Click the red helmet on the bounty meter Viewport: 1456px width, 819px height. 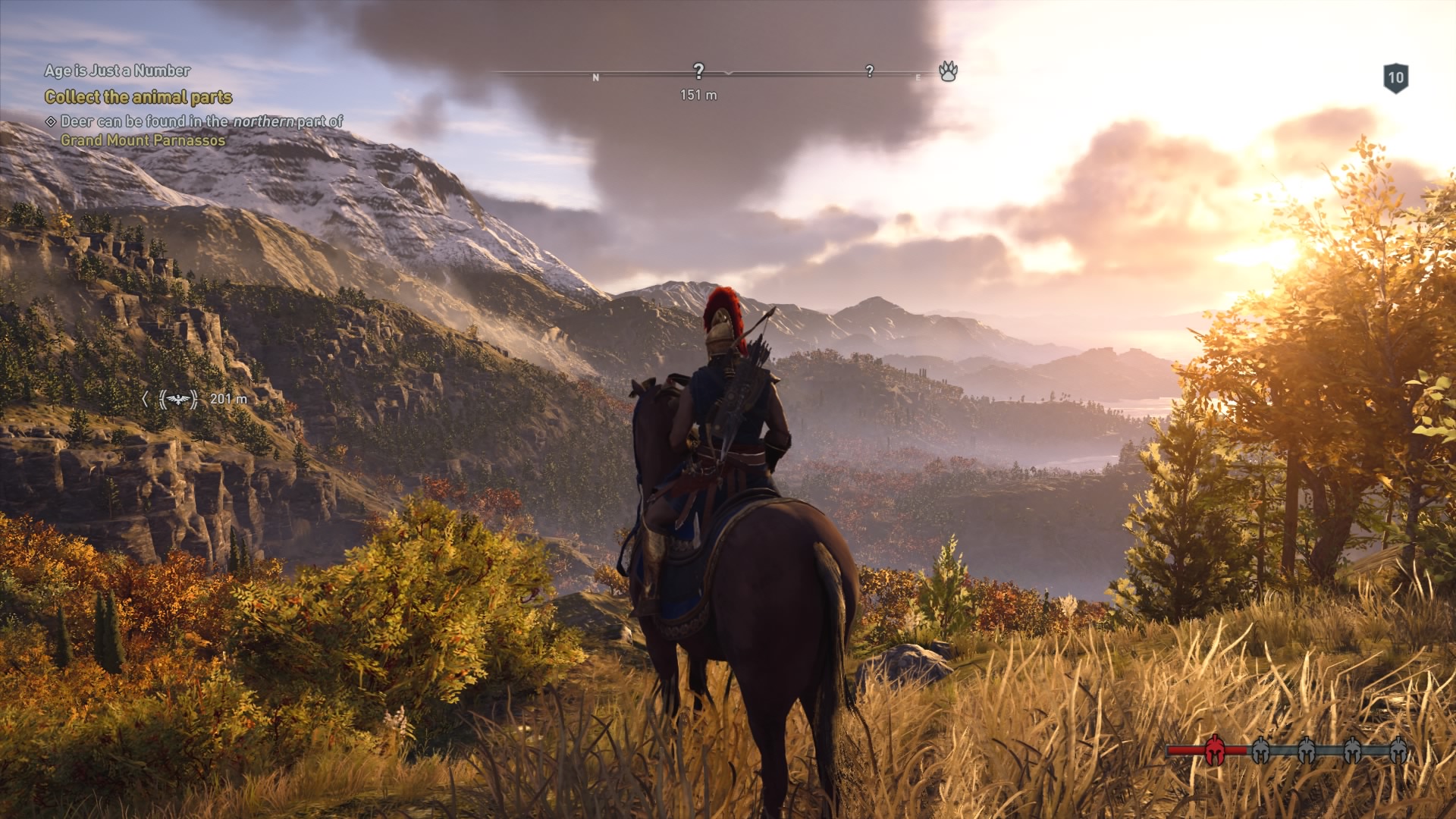coord(1214,750)
